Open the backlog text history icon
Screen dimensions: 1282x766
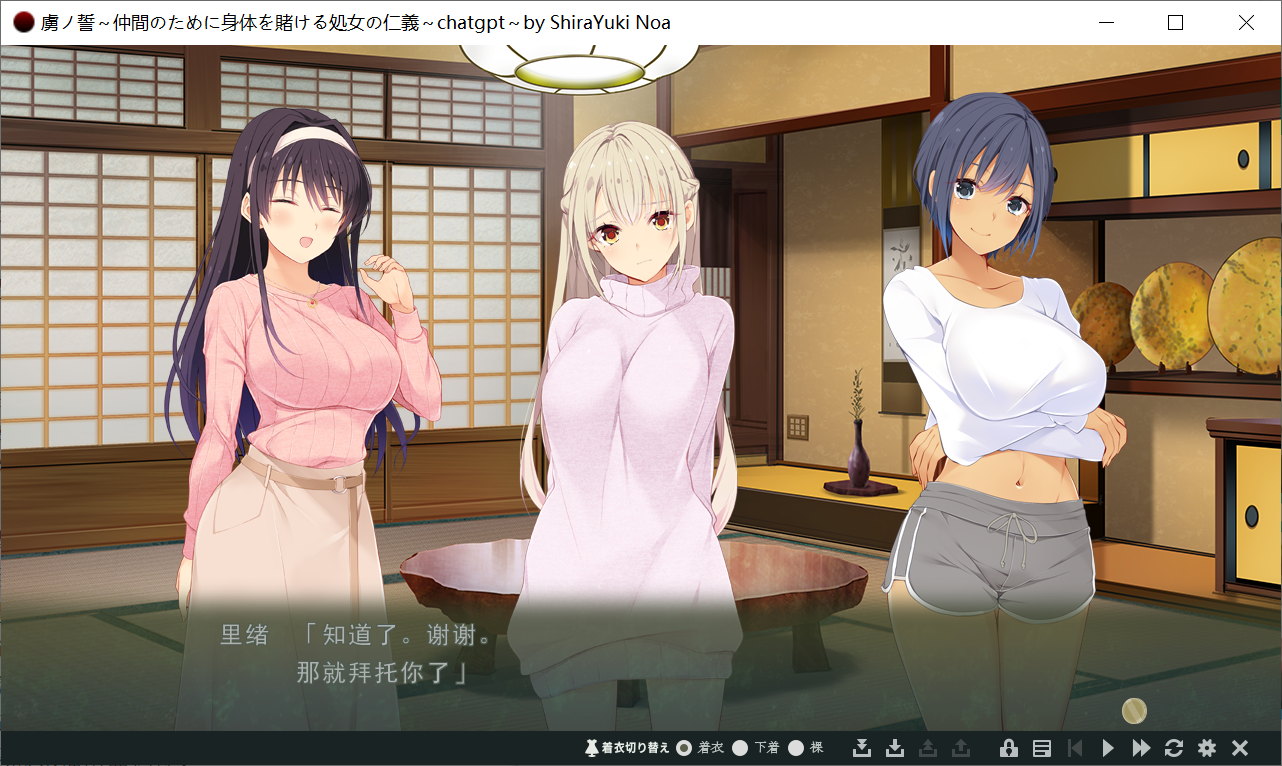(1041, 748)
